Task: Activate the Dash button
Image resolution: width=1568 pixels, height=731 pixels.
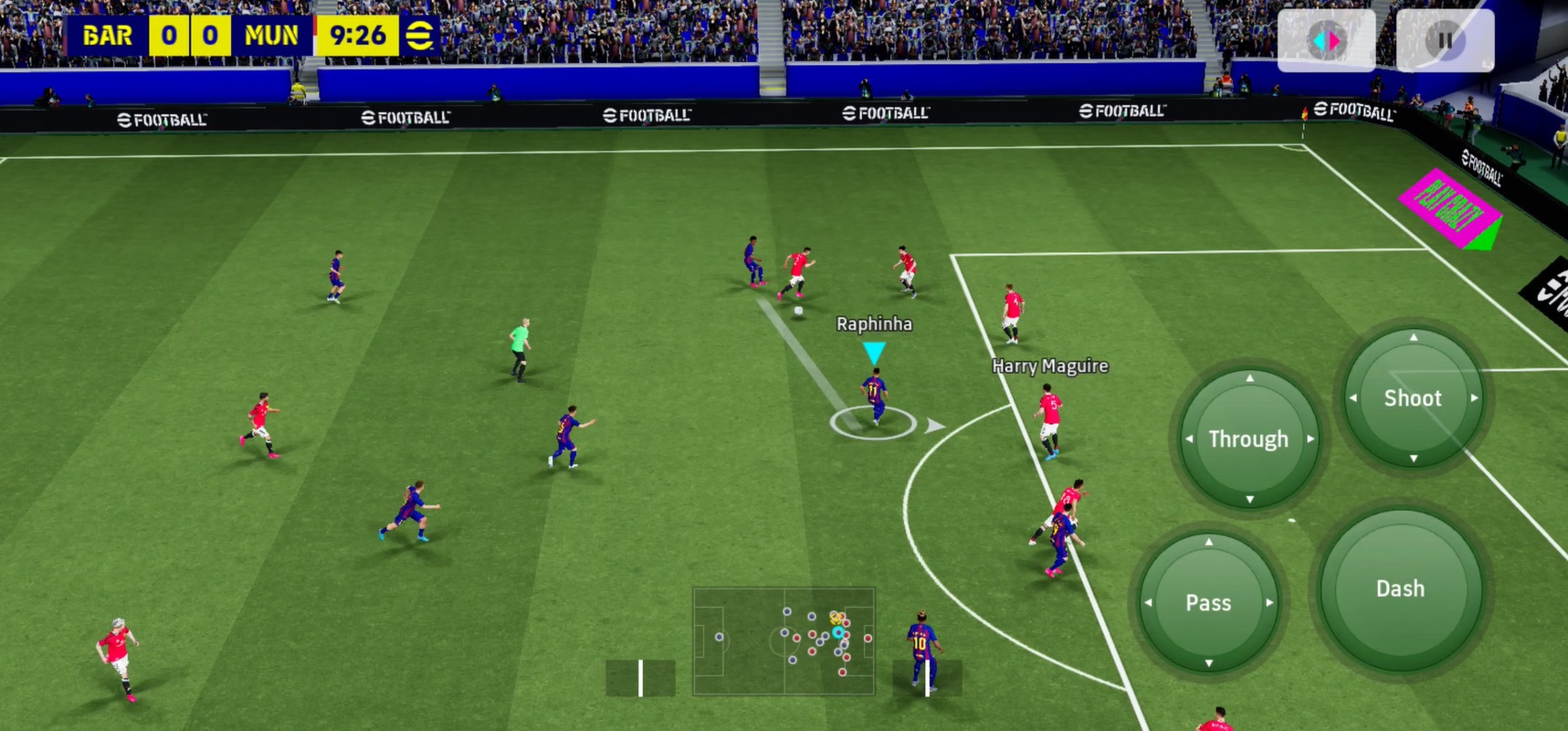Action: 1400,589
